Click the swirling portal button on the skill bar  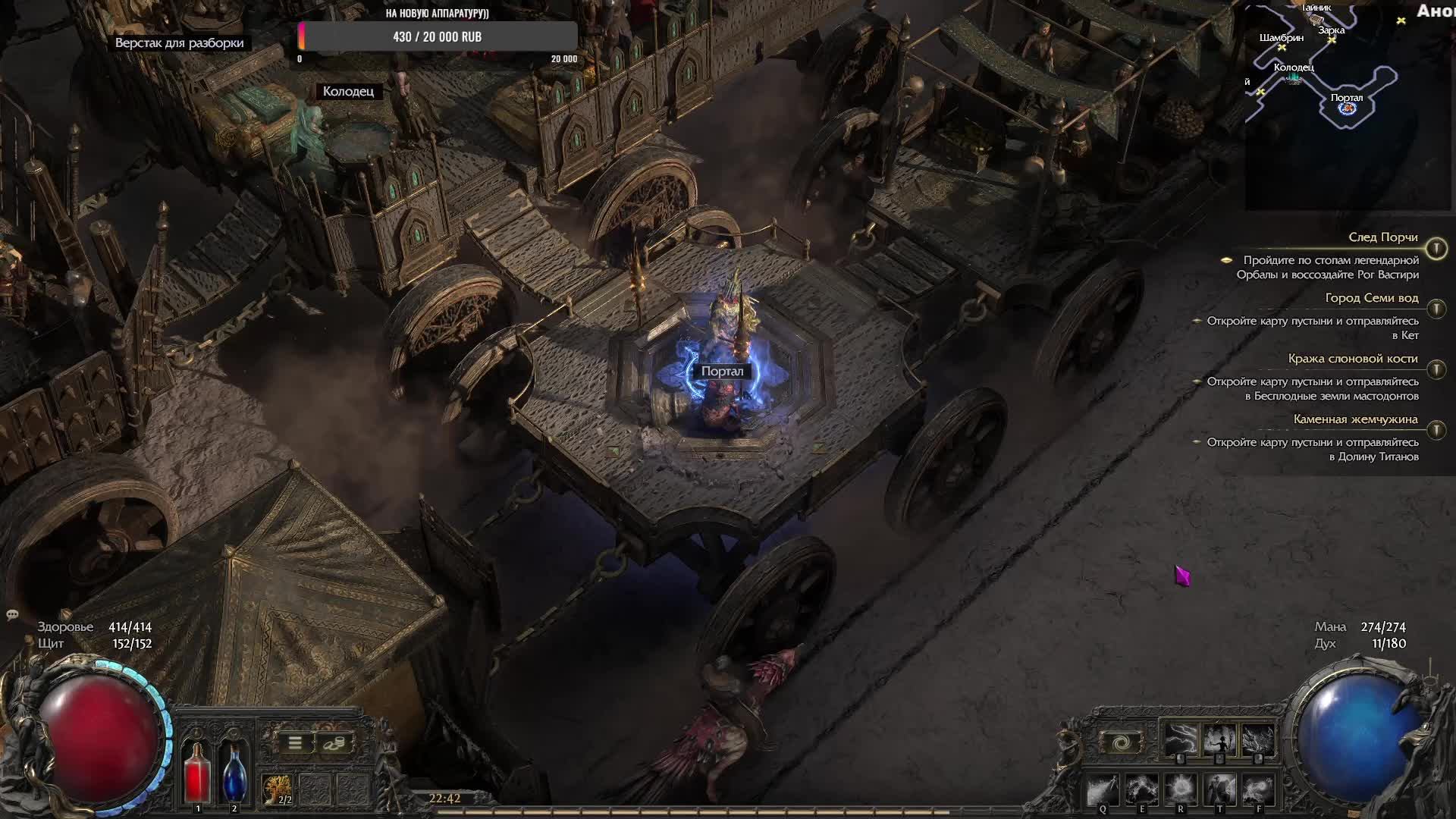click(x=1122, y=741)
